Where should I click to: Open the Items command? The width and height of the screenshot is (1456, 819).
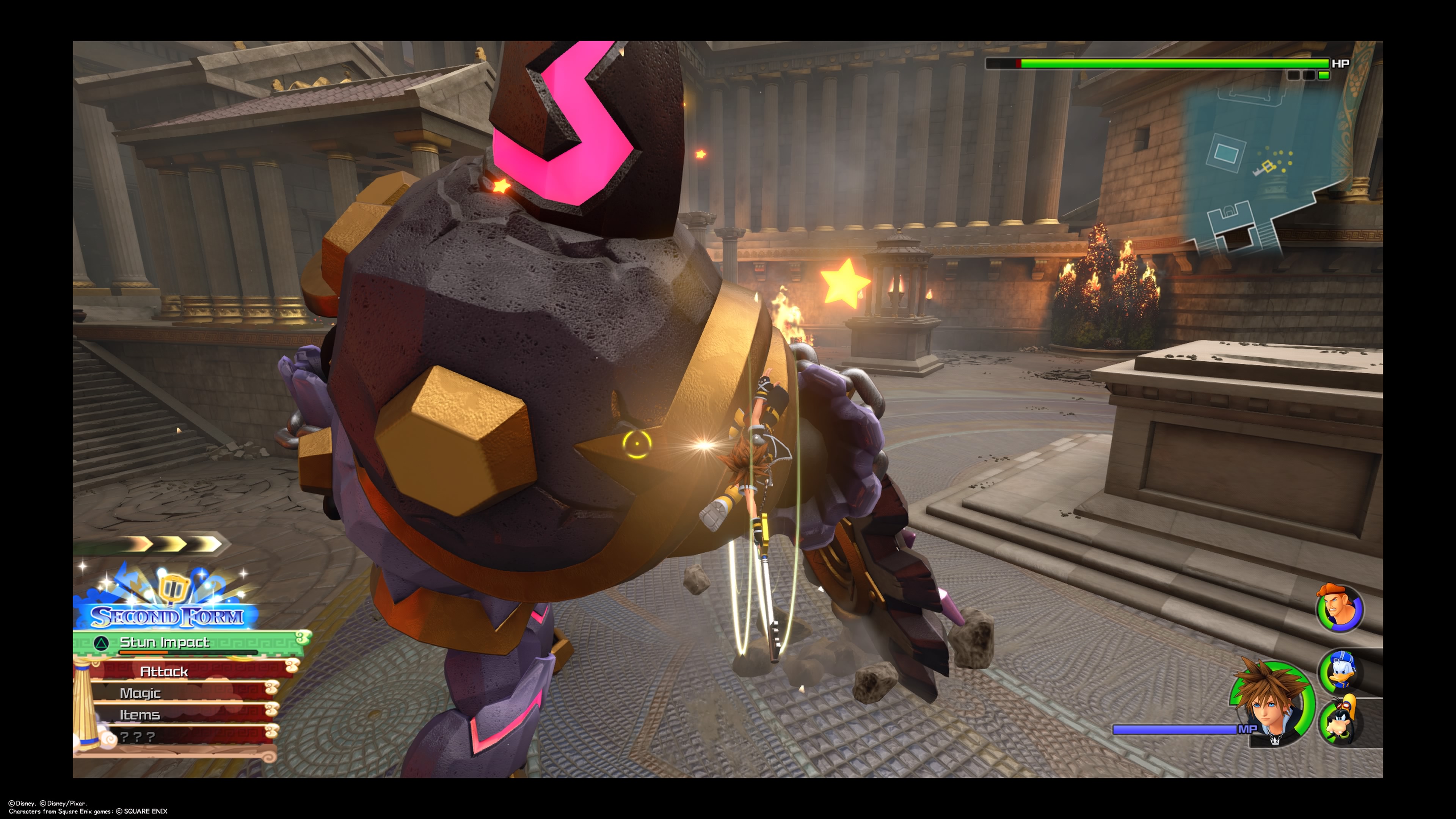point(140,715)
